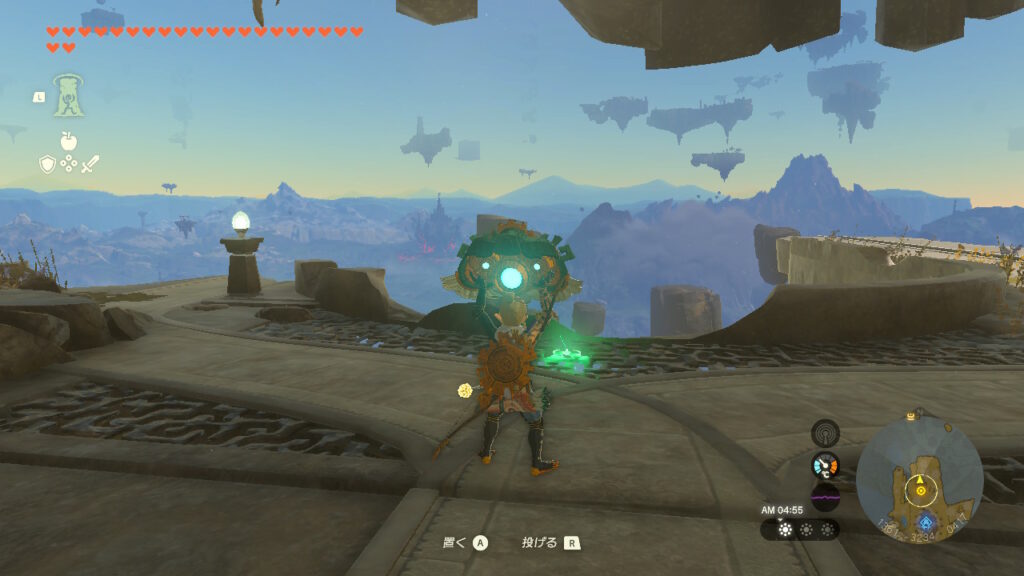Open the apple materials quick-select
Screen dimensions: 1024x576
pyautogui.click(x=68, y=141)
